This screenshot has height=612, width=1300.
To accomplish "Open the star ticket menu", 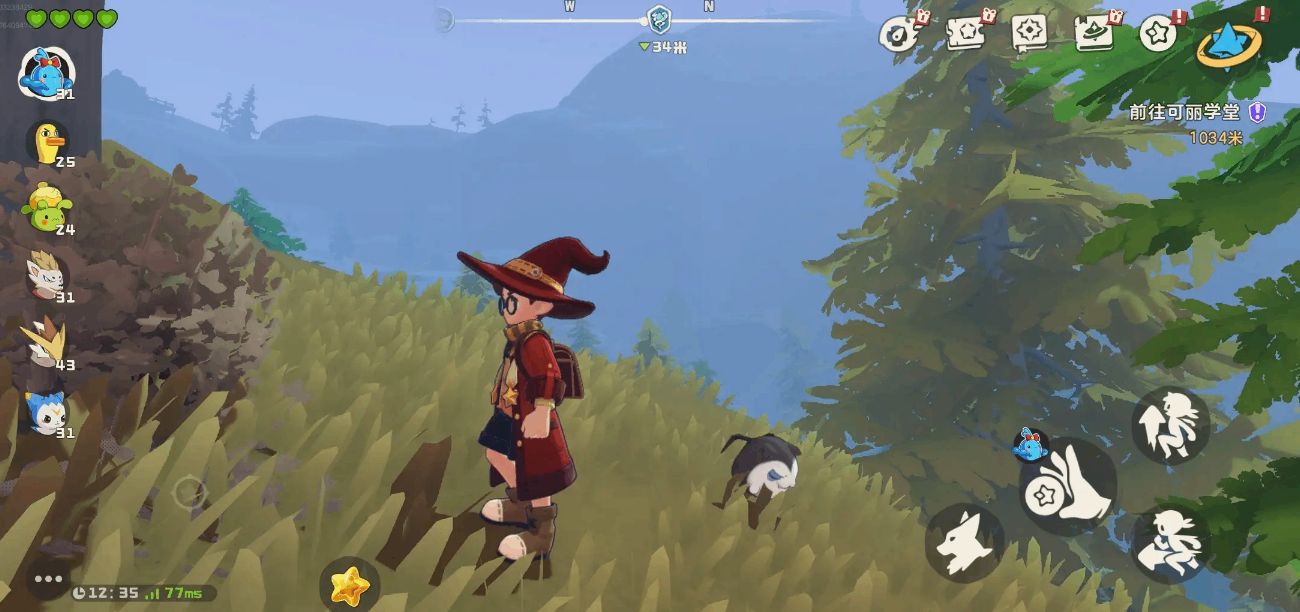I will [x=968, y=34].
